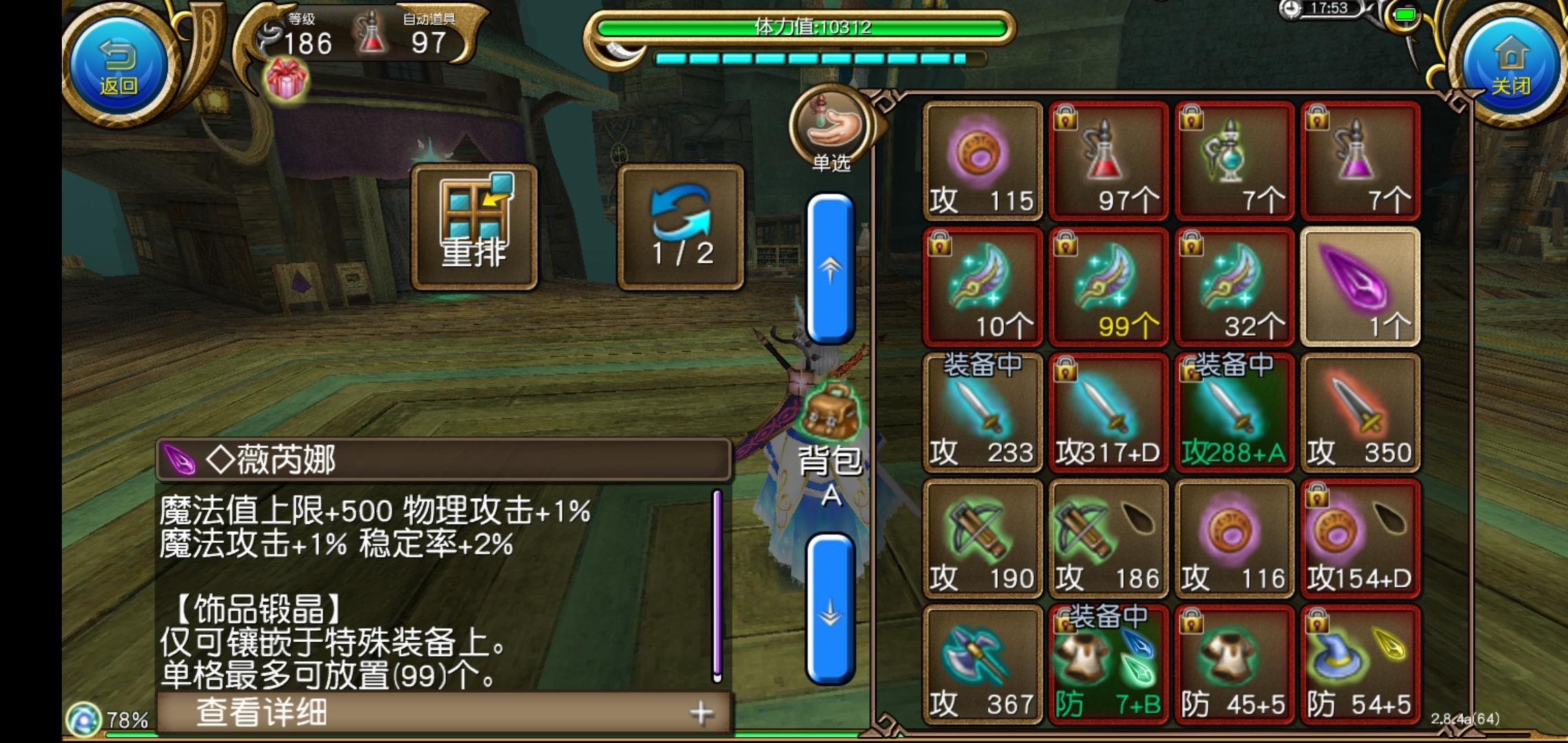
Task: Select the equipped armor showing 防7+B
Action: point(1108,664)
